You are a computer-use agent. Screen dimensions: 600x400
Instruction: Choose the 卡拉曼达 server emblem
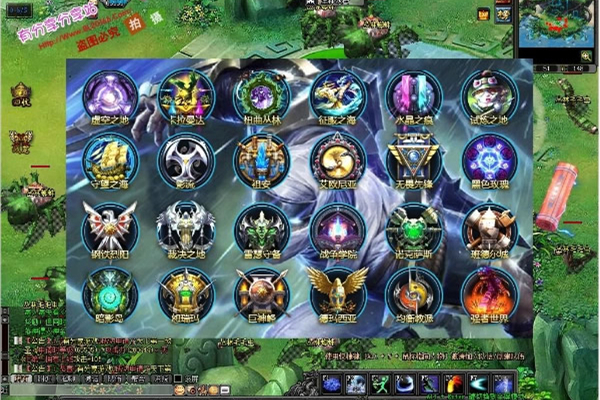coord(186,96)
